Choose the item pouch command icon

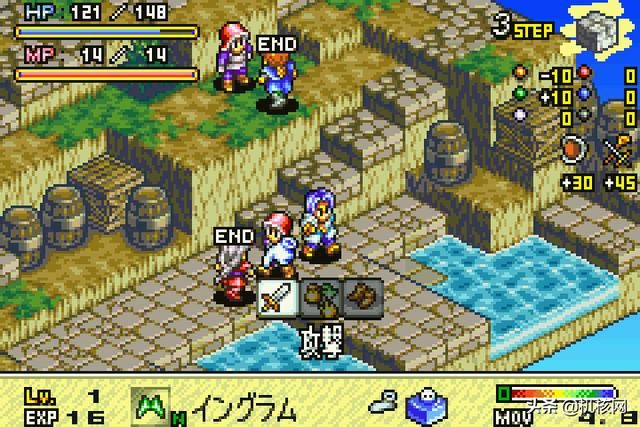coord(321,297)
